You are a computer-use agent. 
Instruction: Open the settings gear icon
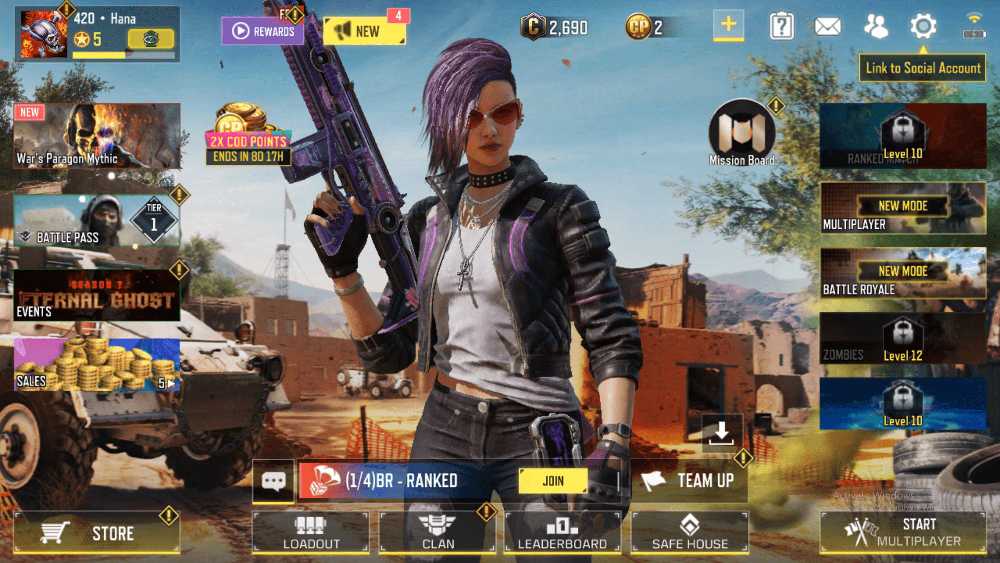point(922,27)
